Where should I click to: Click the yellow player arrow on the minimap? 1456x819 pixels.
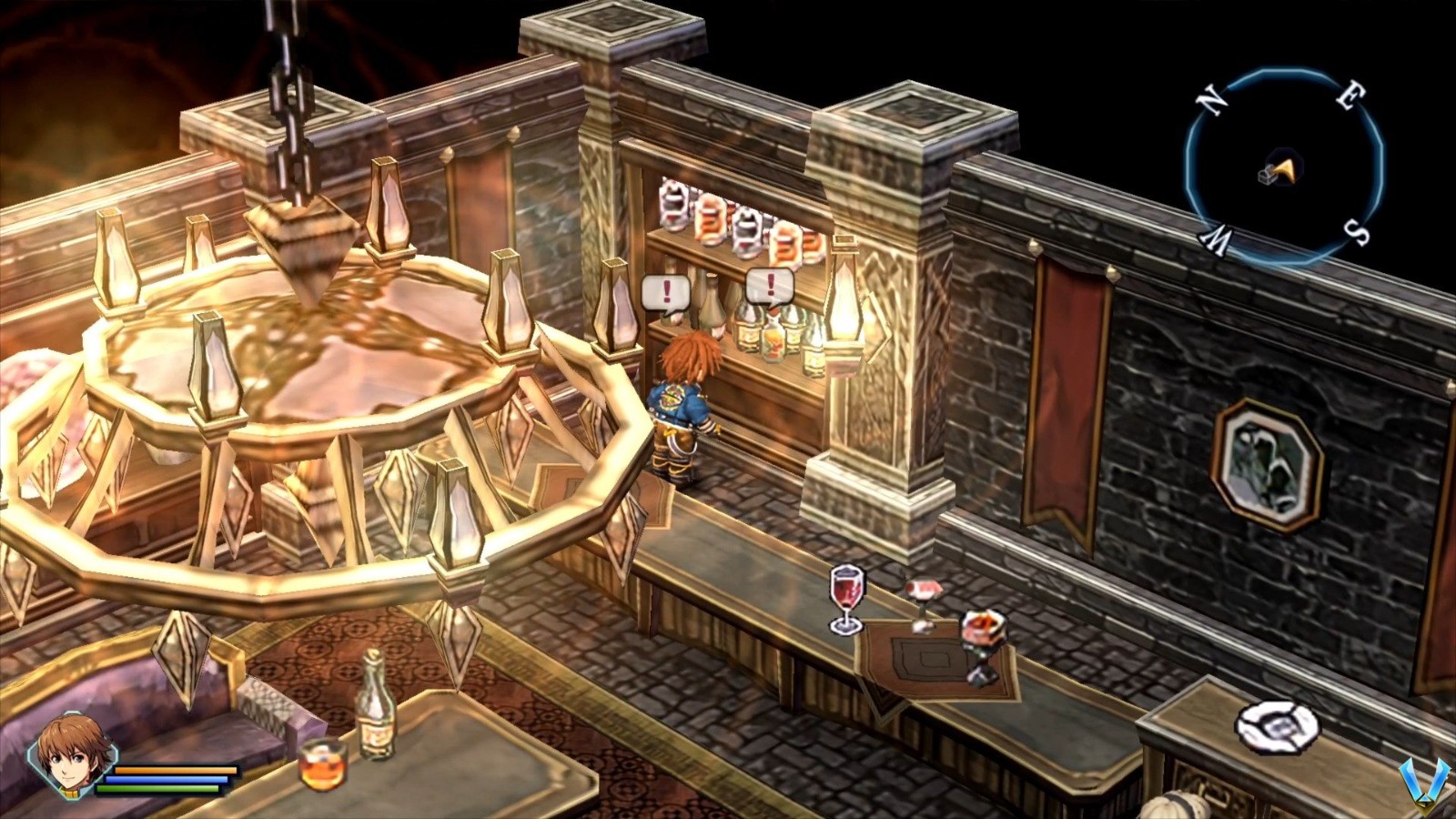pos(1286,170)
